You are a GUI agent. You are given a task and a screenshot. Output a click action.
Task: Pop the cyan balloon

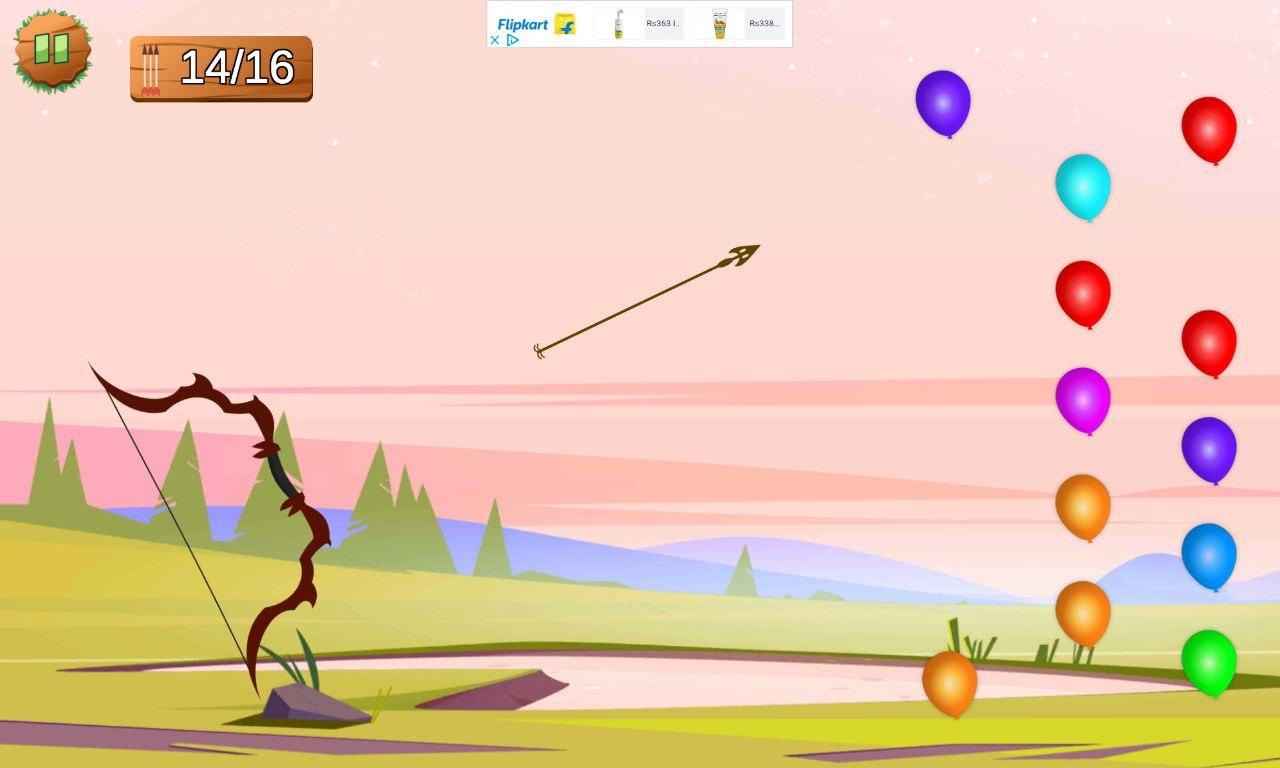[1084, 188]
